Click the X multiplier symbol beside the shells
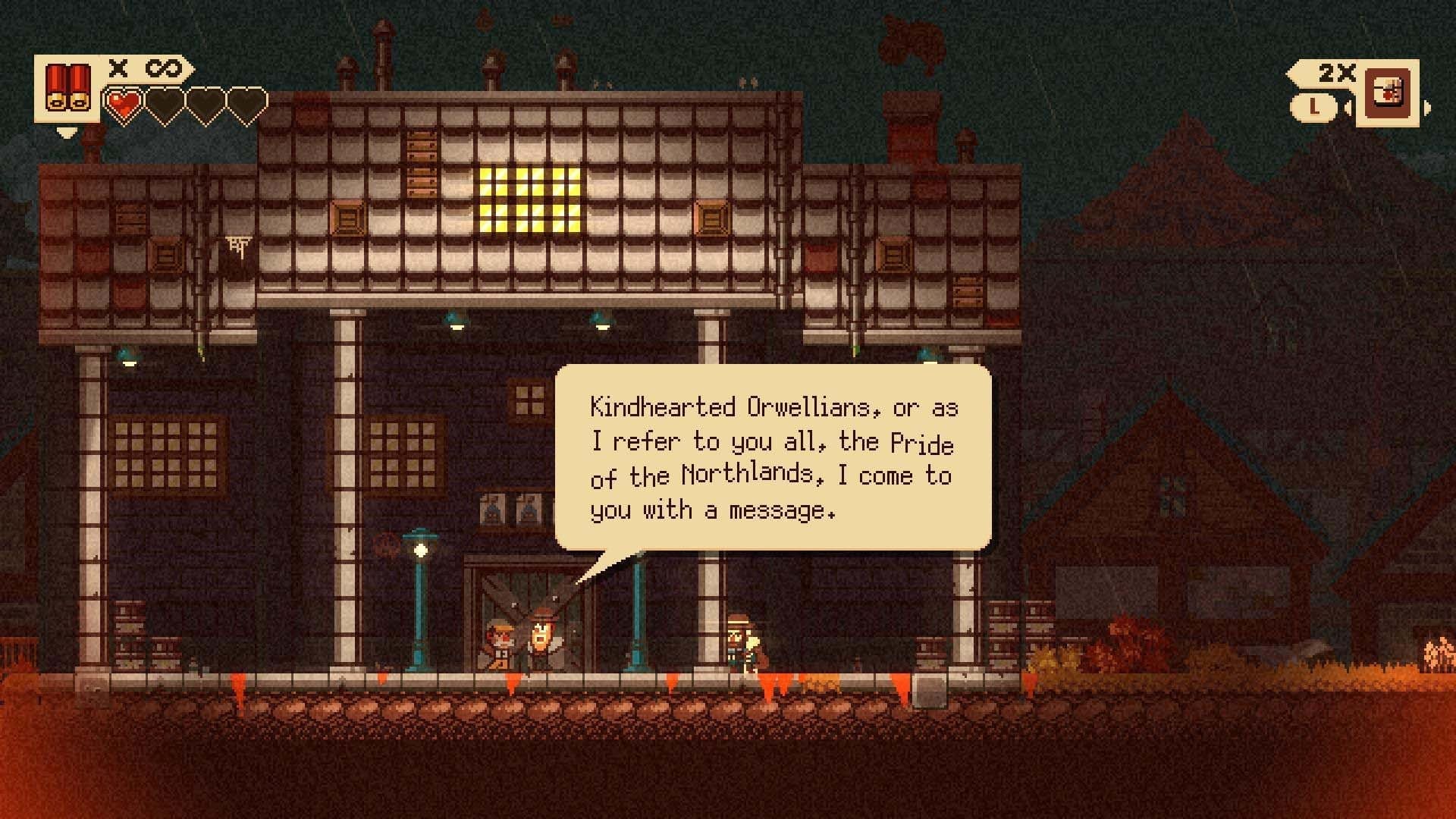Screen dimensions: 1456x819 tap(118, 70)
